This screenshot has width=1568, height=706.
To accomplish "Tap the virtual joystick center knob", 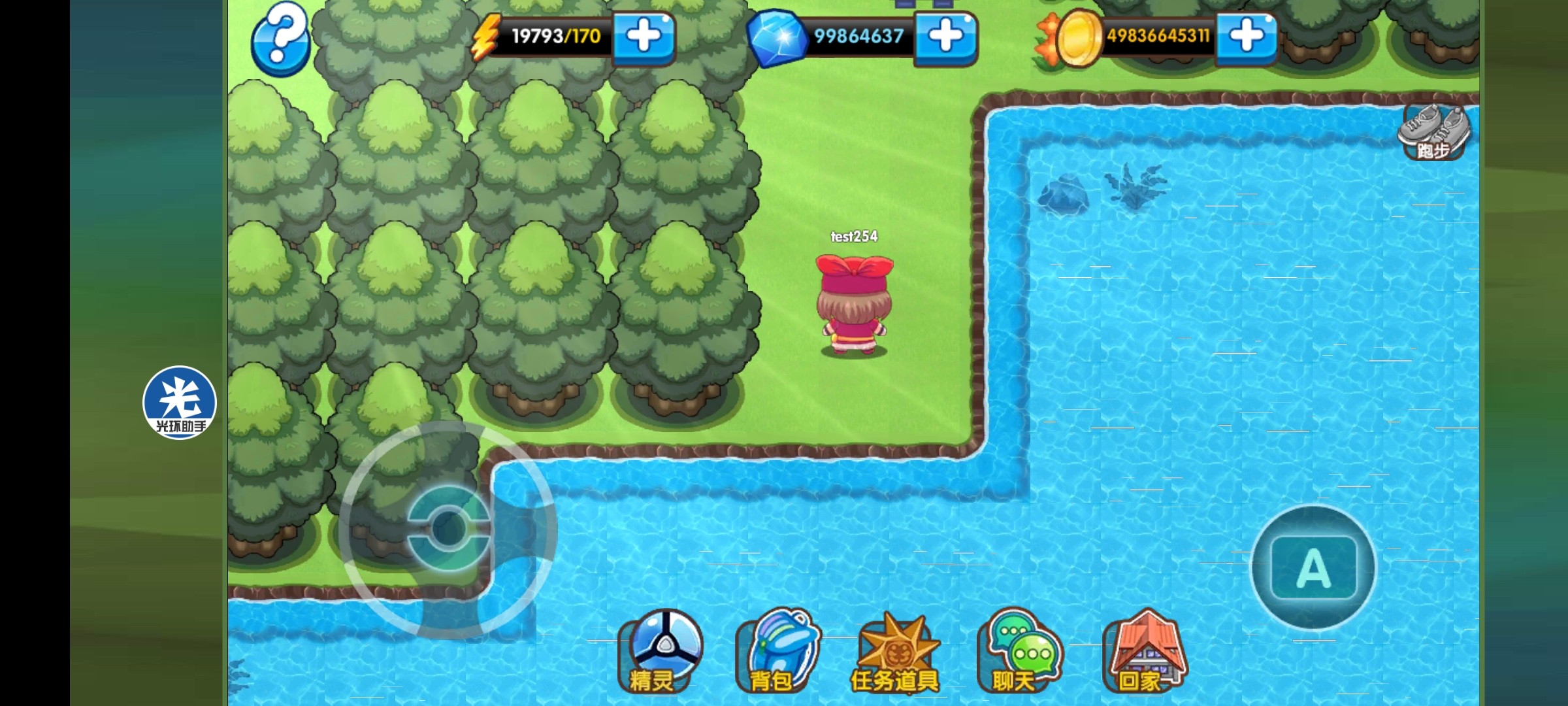I will 448,528.
